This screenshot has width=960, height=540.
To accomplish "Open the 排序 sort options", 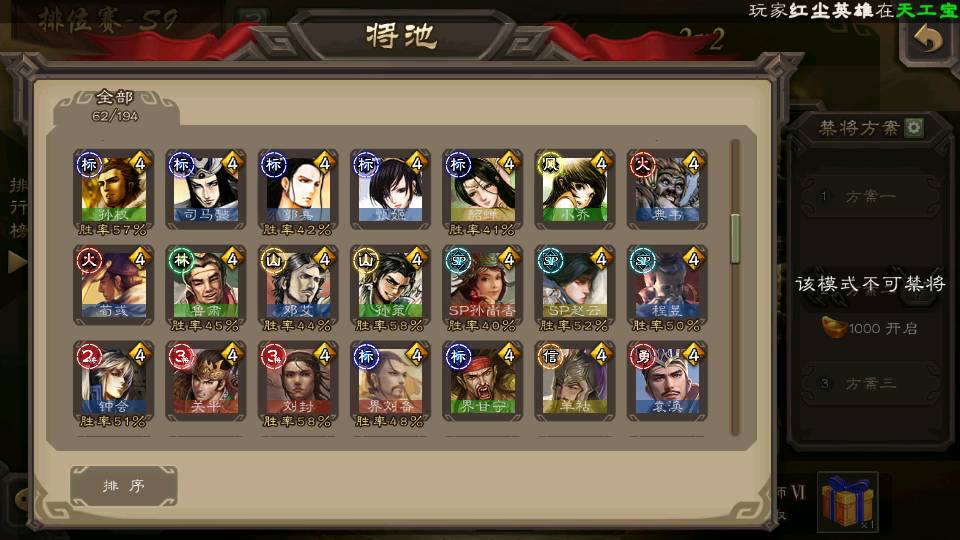I will (124, 486).
